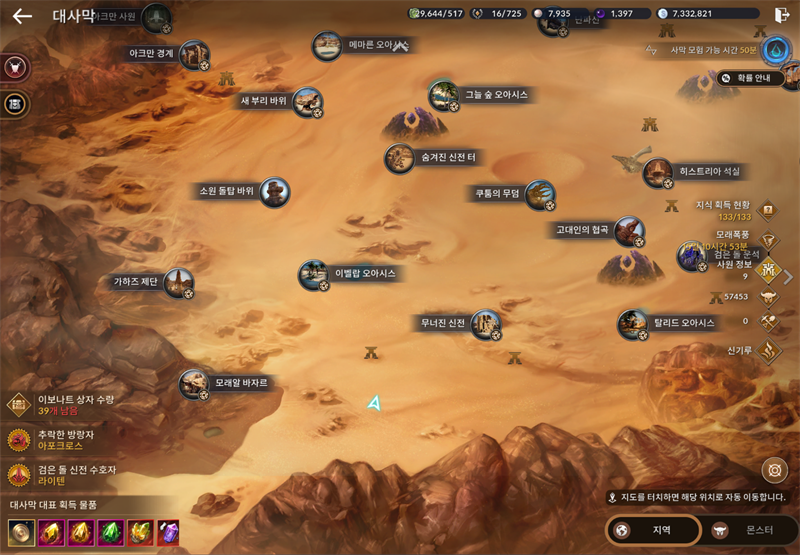Select the 쿠툼의 무덤 map marker
This screenshot has width=800, height=555.
(539, 194)
